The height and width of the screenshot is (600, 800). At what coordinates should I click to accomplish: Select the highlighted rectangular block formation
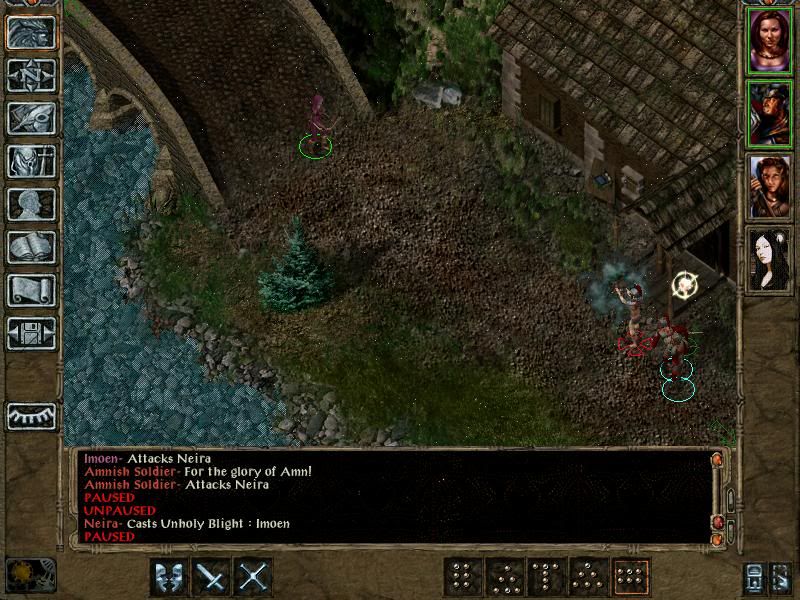(631, 576)
